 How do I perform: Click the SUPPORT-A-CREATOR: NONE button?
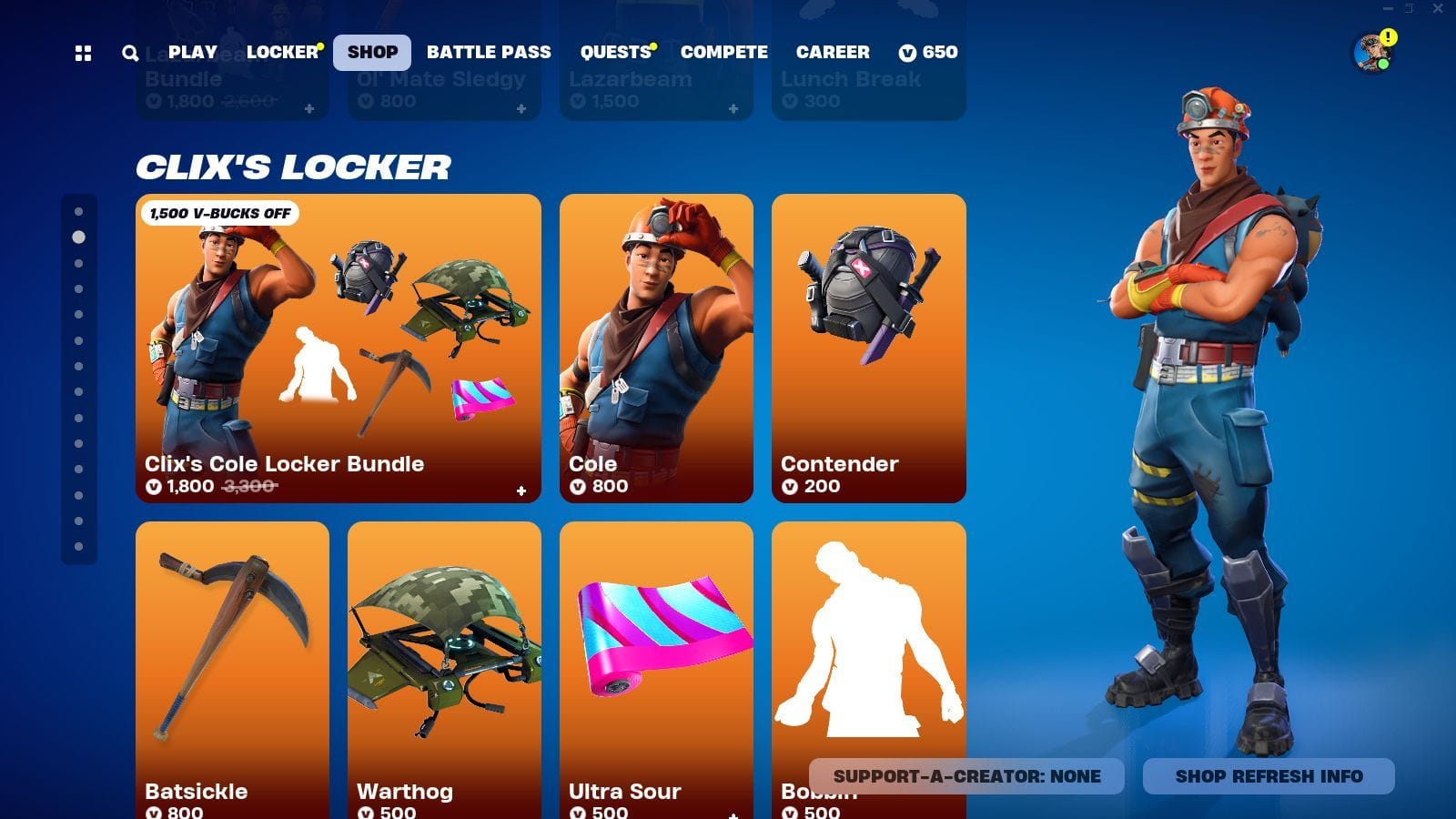[x=968, y=777]
